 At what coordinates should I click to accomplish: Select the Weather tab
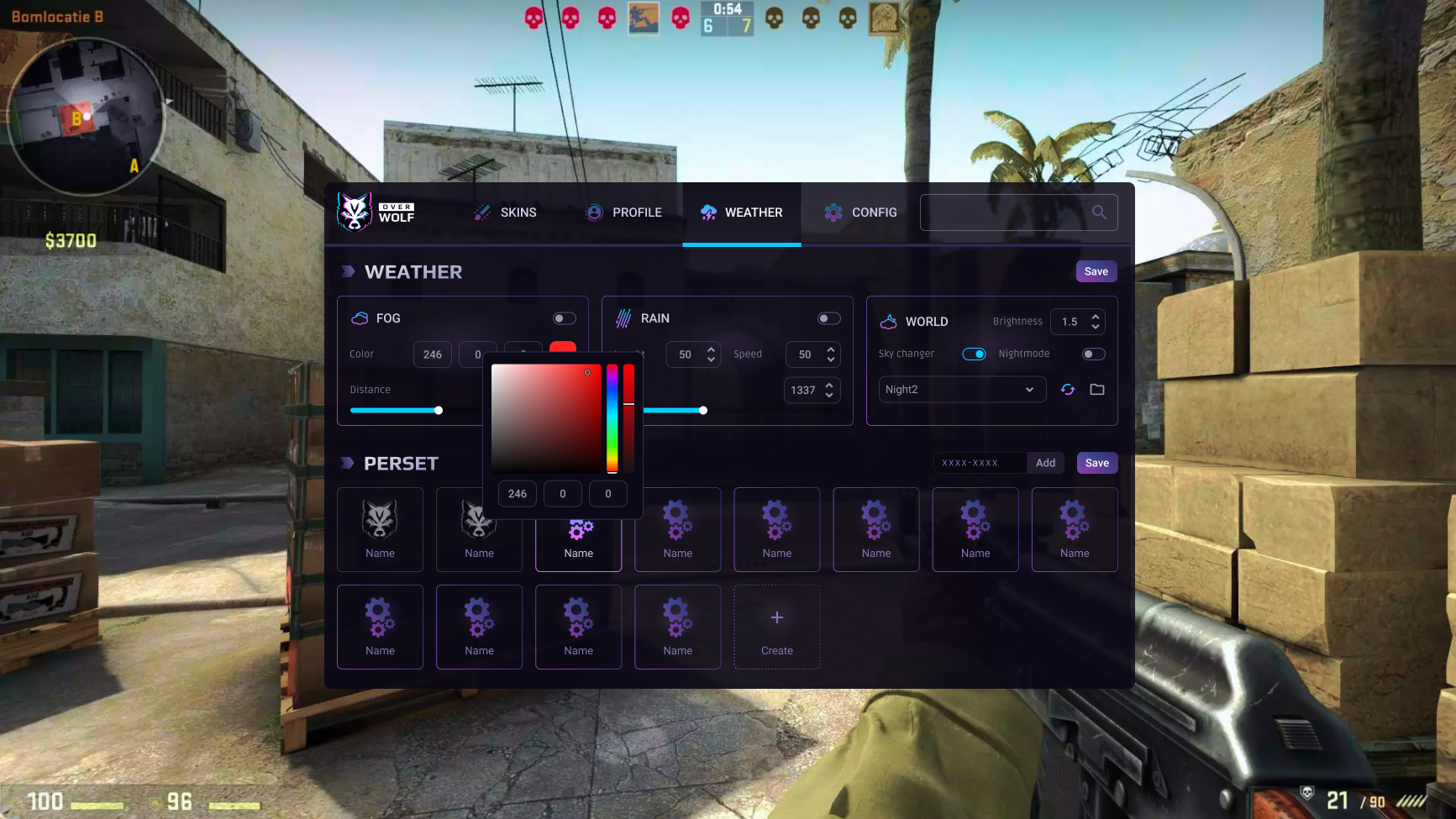click(x=742, y=213)
